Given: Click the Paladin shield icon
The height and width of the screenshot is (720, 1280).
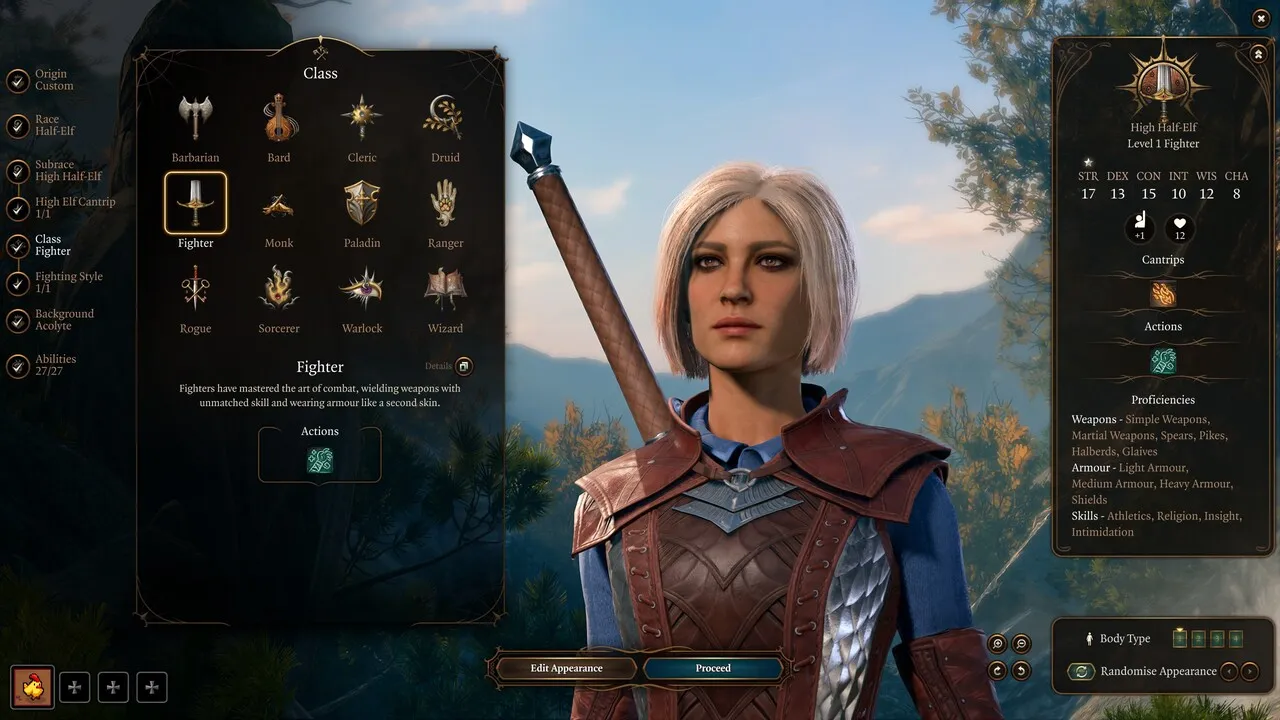Looking at the screenshot, I should pos(361,204).
